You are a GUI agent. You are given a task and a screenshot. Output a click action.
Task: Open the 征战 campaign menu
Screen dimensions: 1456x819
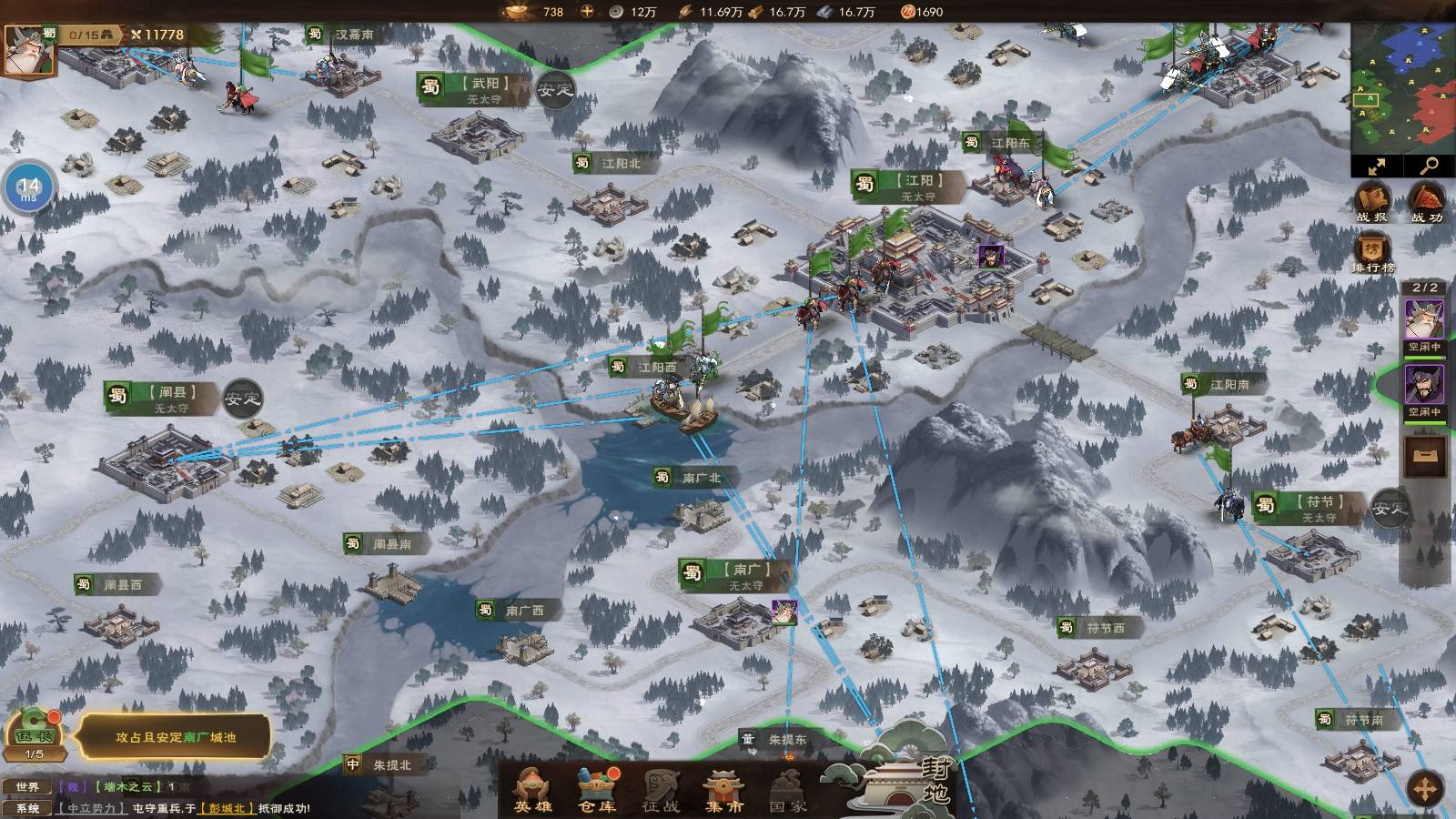[661, 788]
